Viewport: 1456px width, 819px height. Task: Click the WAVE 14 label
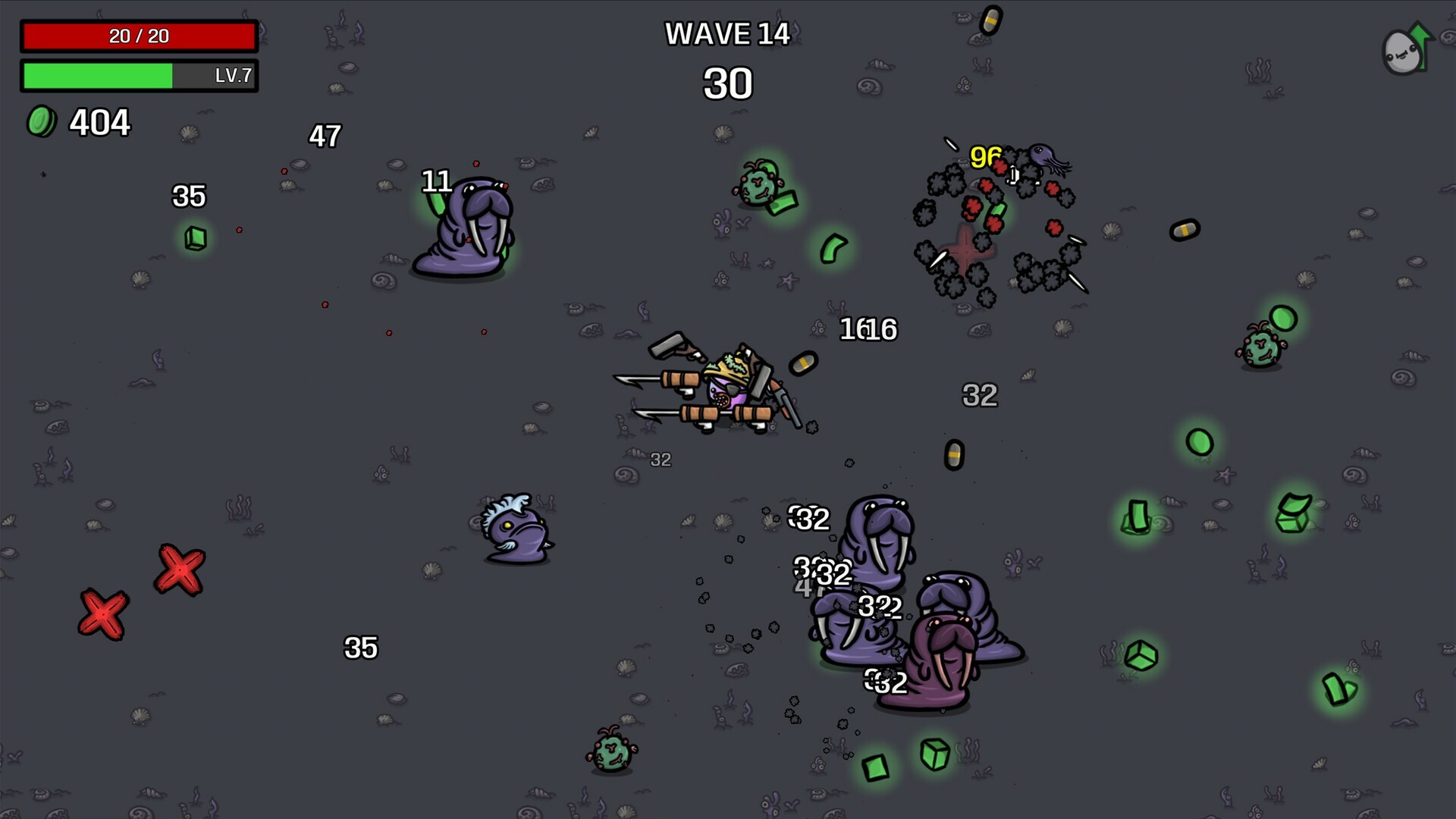coord(726,33)
